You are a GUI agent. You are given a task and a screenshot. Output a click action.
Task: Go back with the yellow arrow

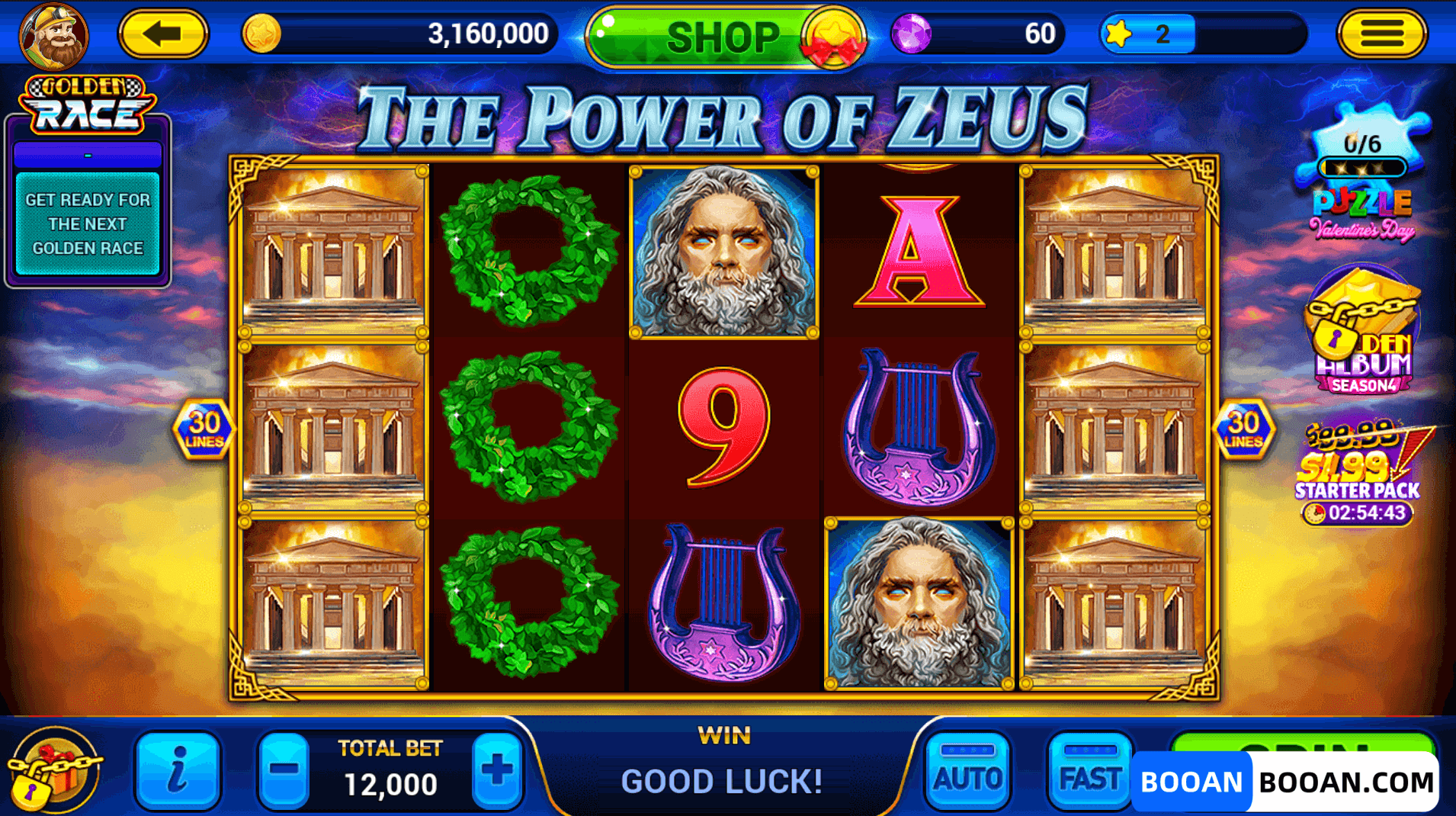(x=164, y=34)
